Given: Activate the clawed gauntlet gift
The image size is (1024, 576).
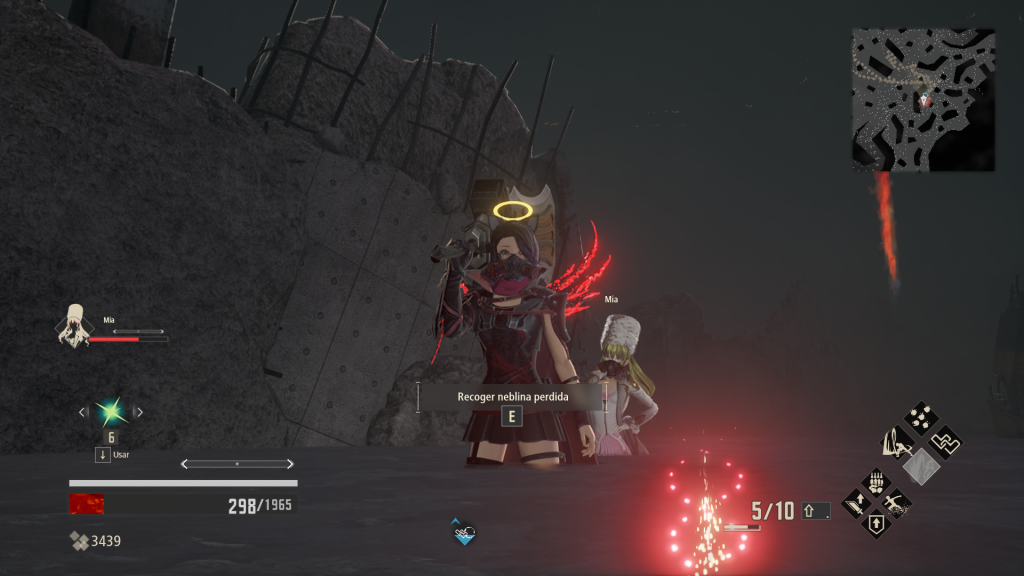Looking at the screenshot, I should click(876, 481).
